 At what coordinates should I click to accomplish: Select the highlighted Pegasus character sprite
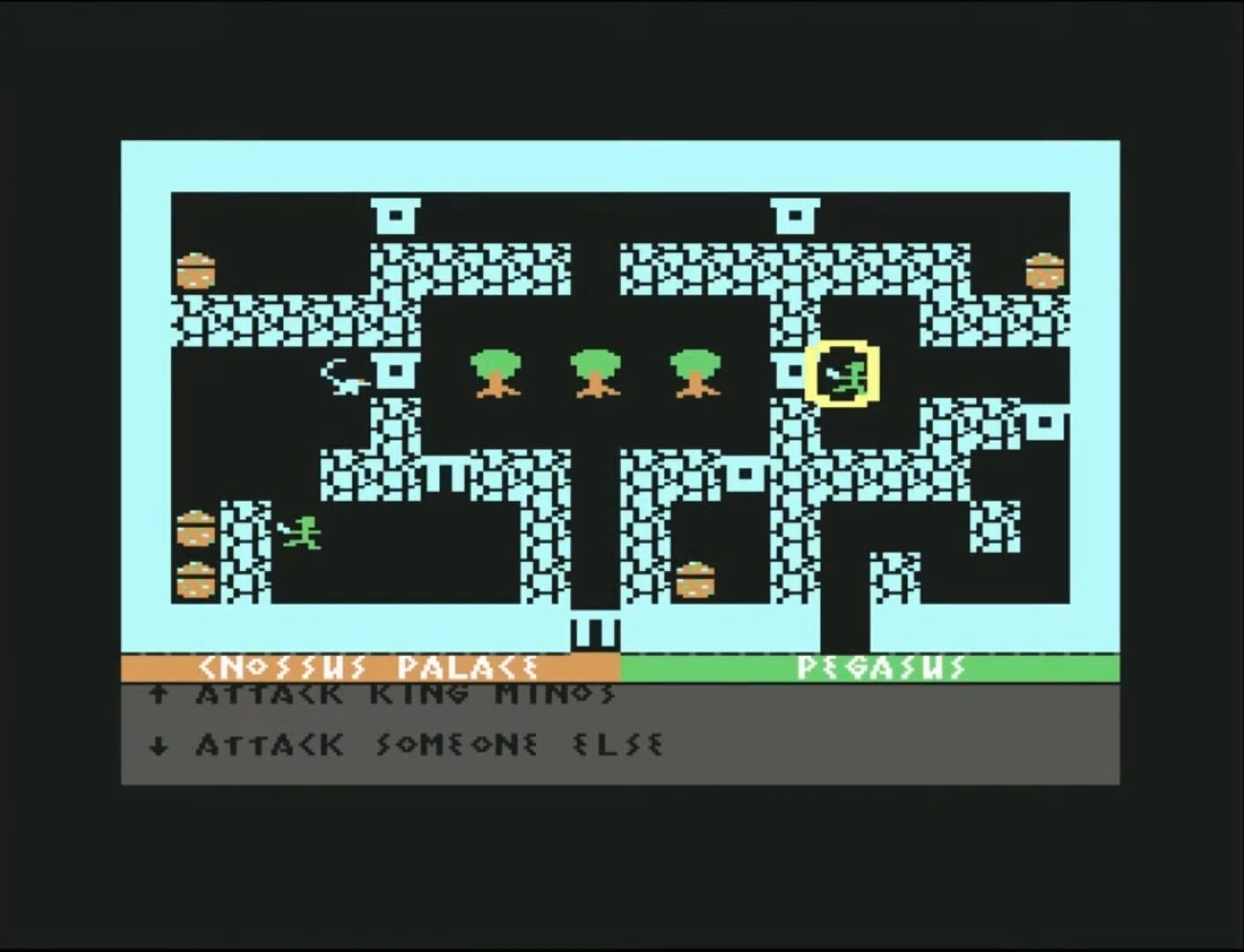pos(842,374)
